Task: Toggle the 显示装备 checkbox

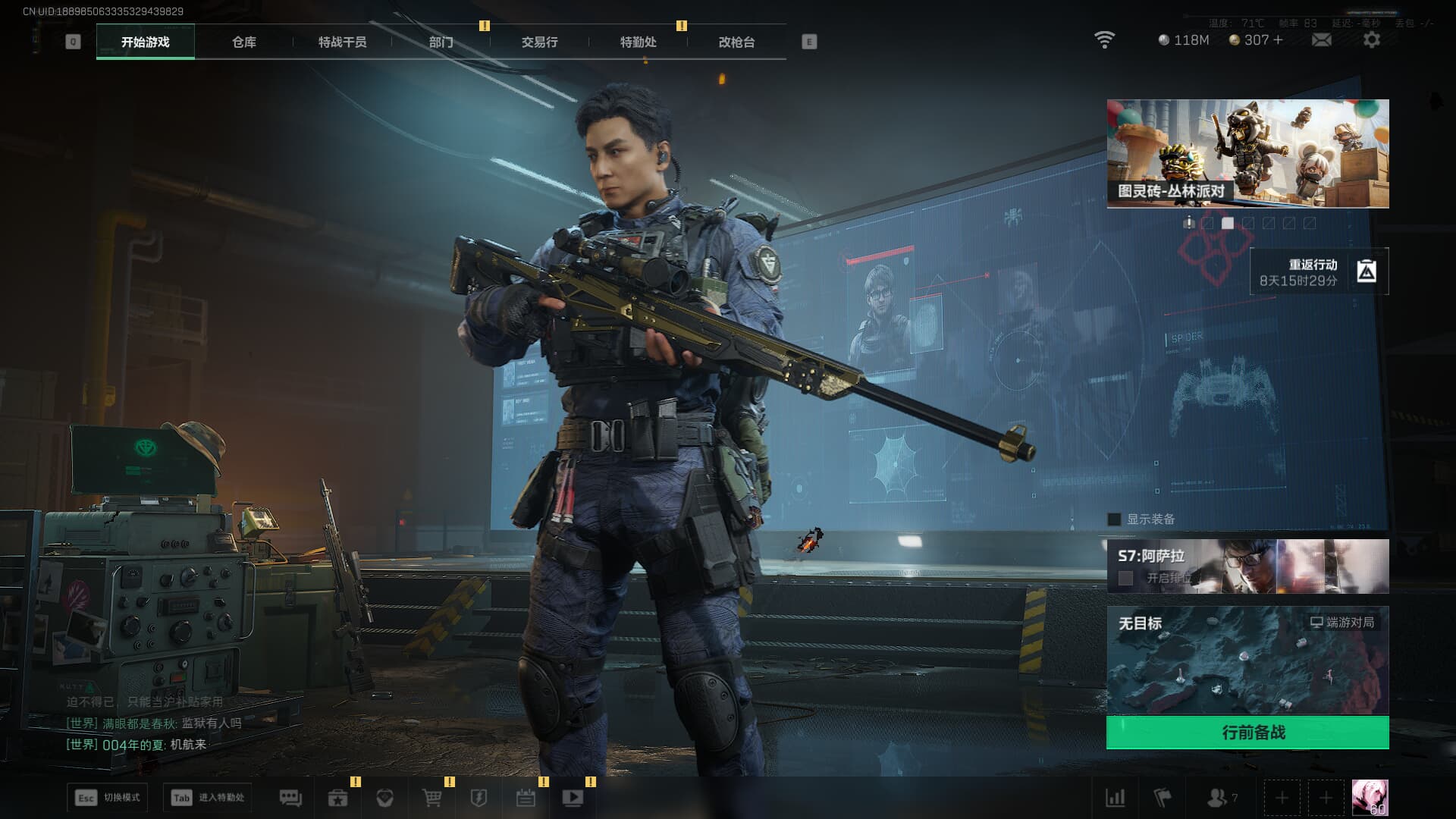Action: click(x=1114, y=519)
